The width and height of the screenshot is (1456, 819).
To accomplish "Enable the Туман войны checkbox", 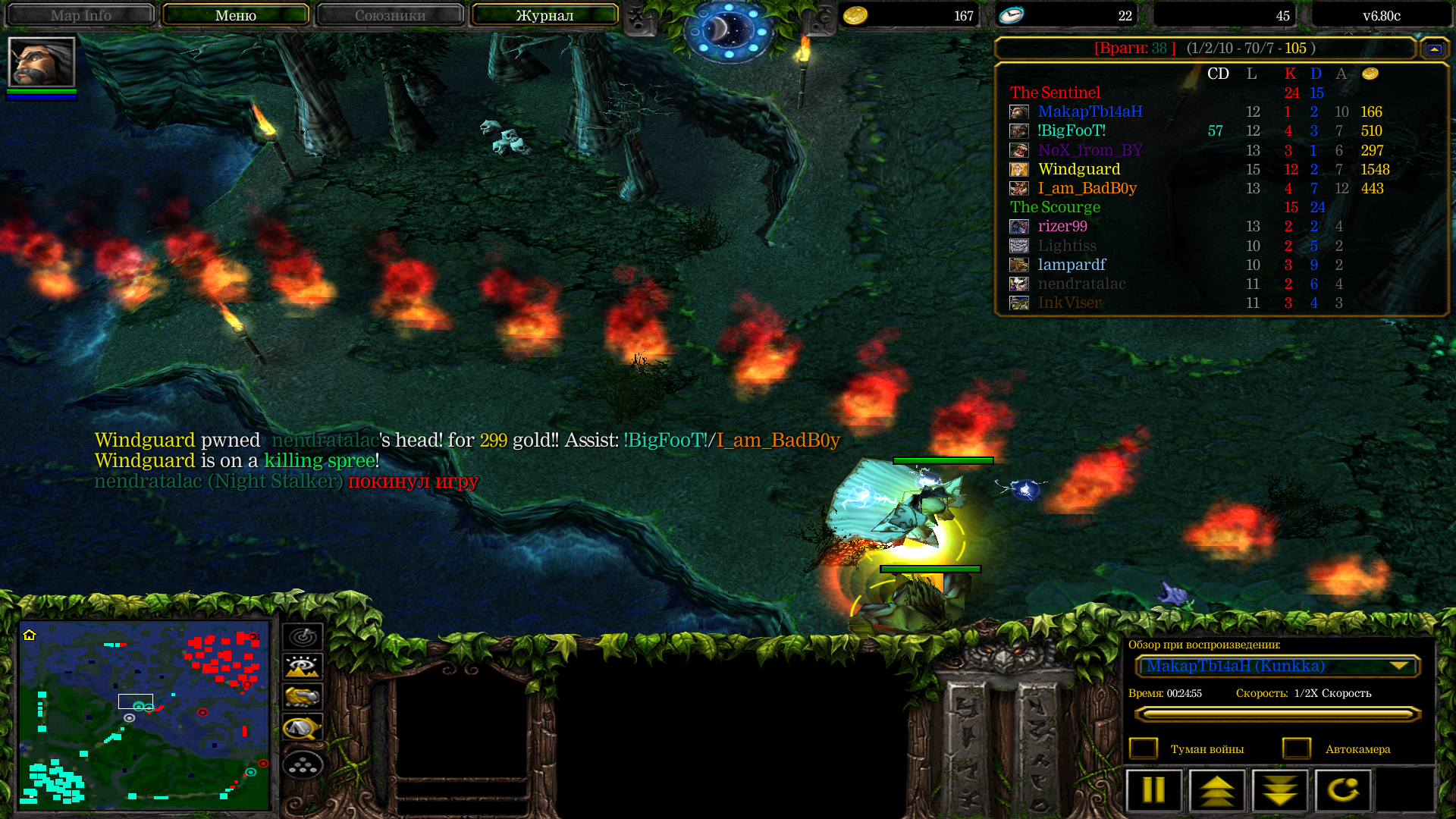I will (x=1144, y=748).
